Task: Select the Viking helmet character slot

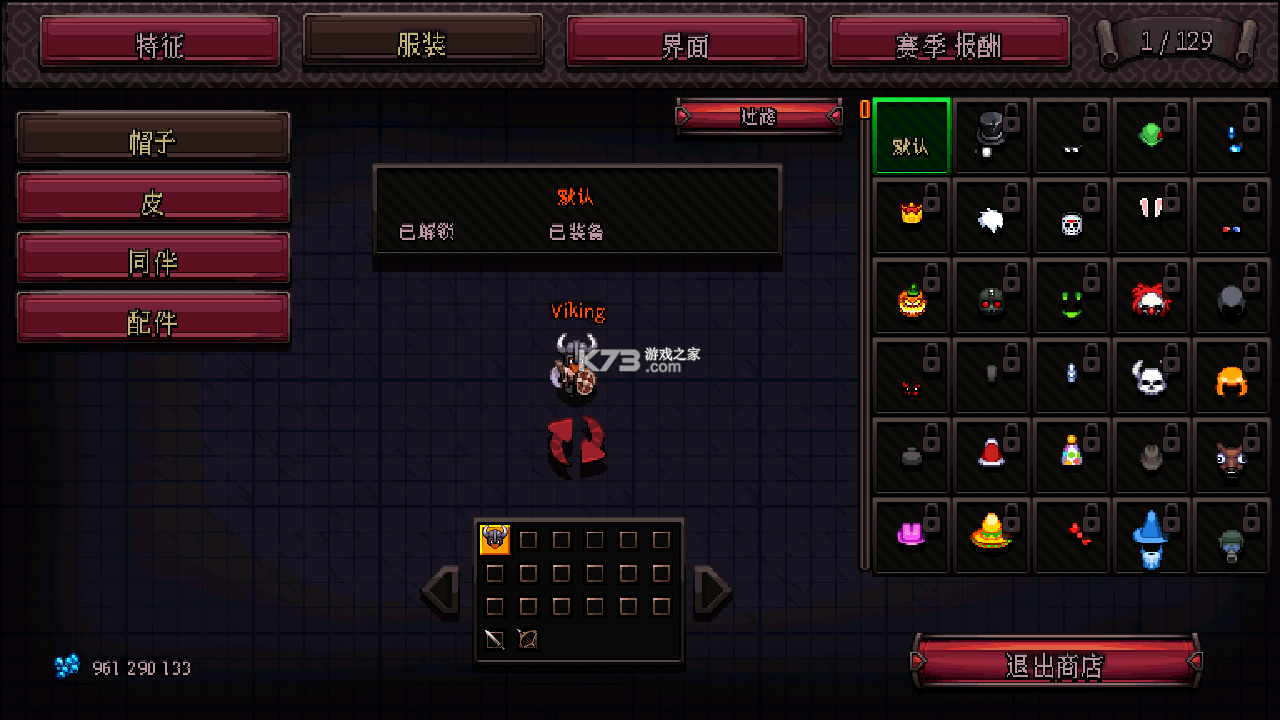Action: point(495,540)
